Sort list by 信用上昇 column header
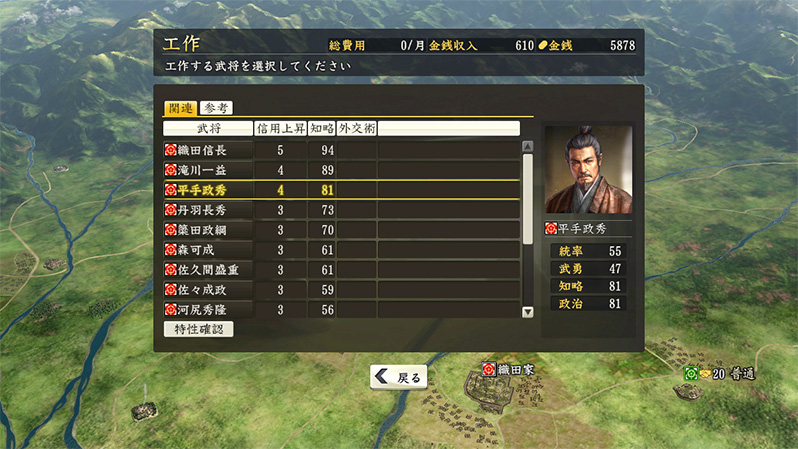Image resolution: width=798 pixels, height=449 pixels. [279, 128]
